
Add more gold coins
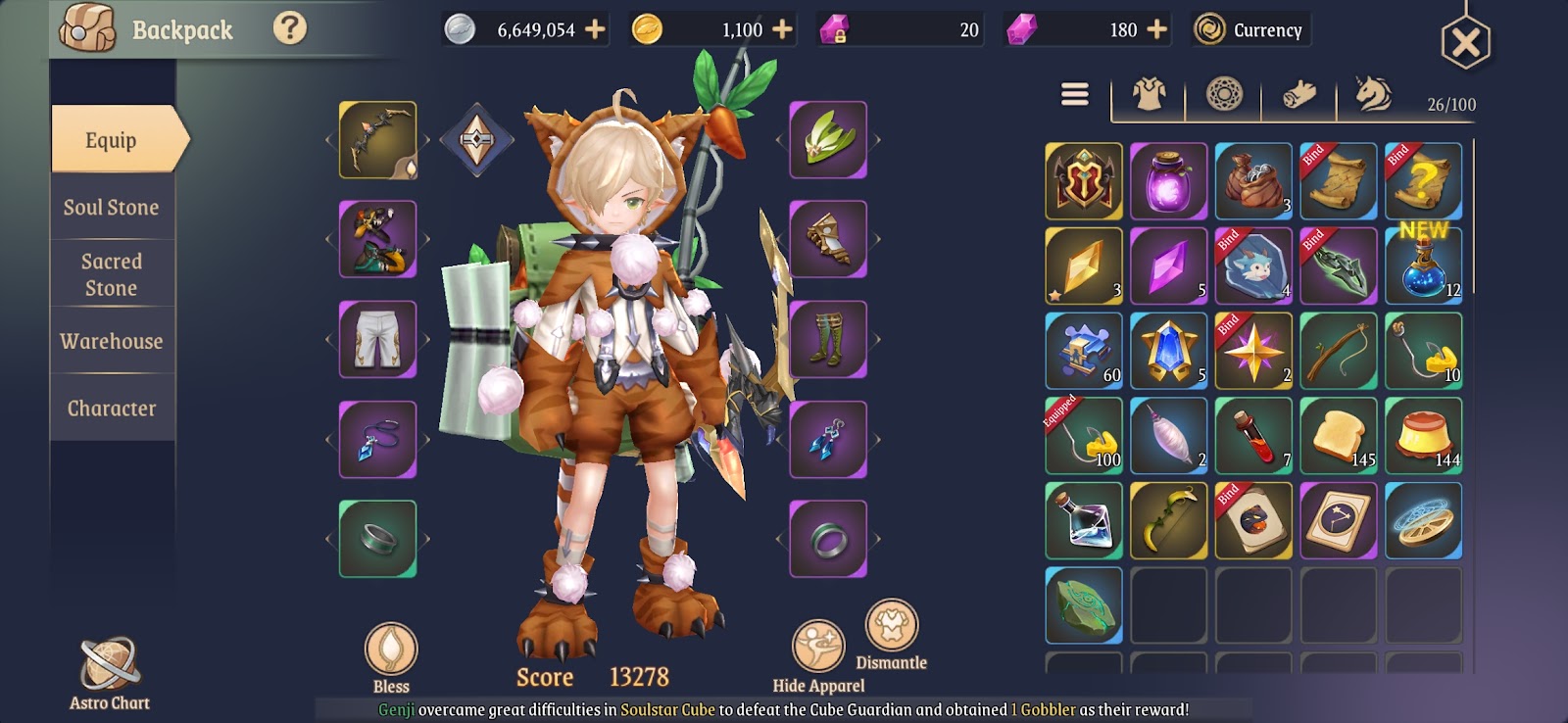[x=782, y=29]
